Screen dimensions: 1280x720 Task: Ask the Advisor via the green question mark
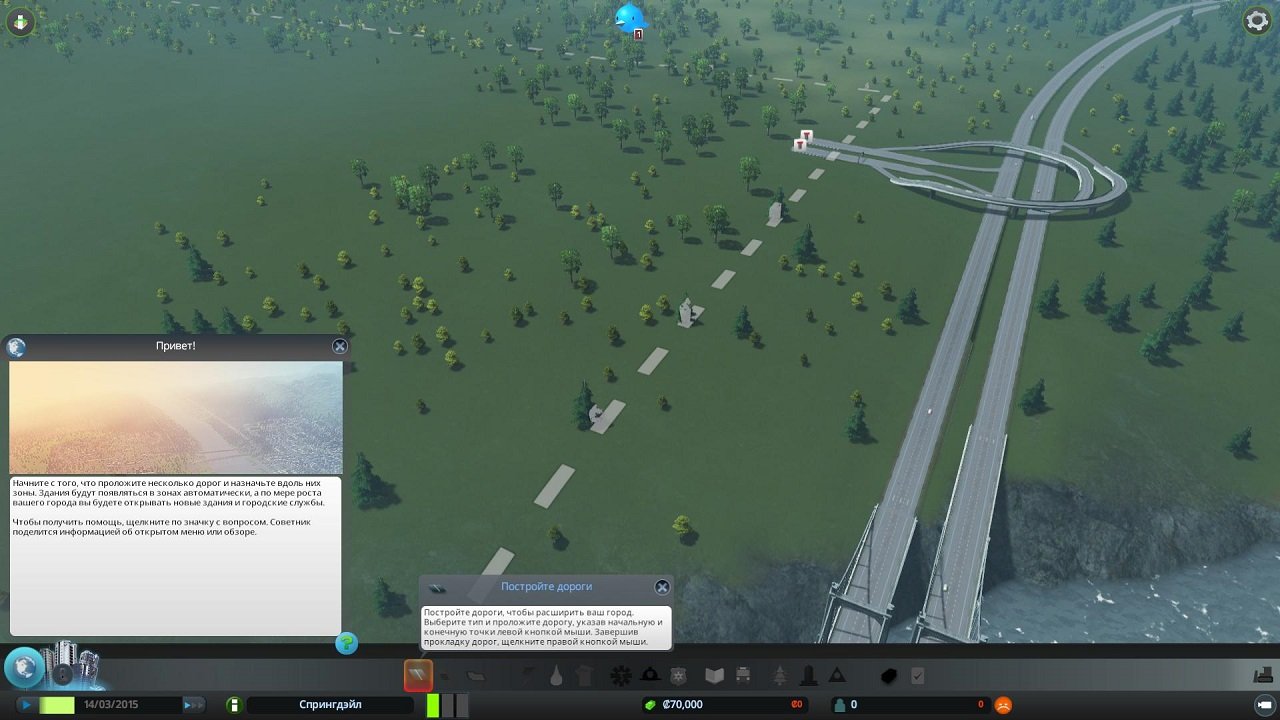pos(346,644)
